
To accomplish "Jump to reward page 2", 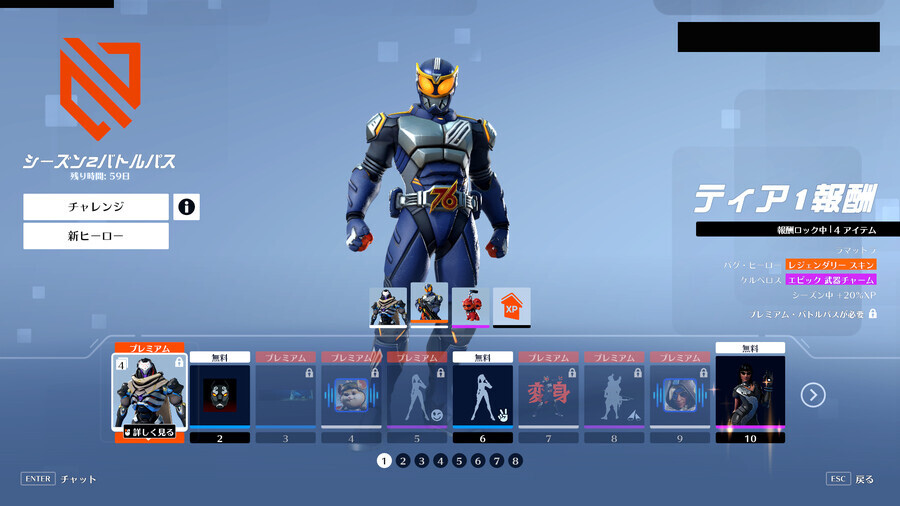I will click(402, 461).
